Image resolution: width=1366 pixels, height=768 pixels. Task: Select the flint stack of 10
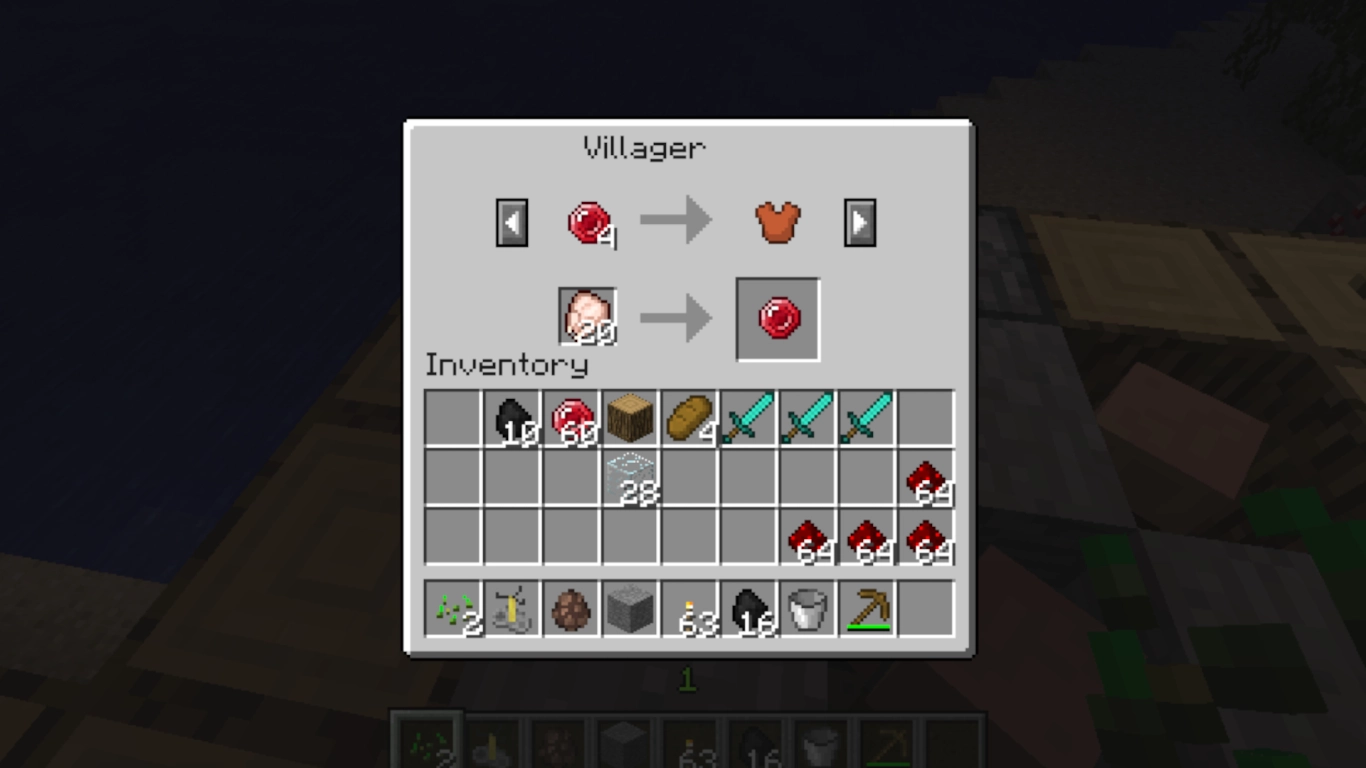[x=512, y=418]
